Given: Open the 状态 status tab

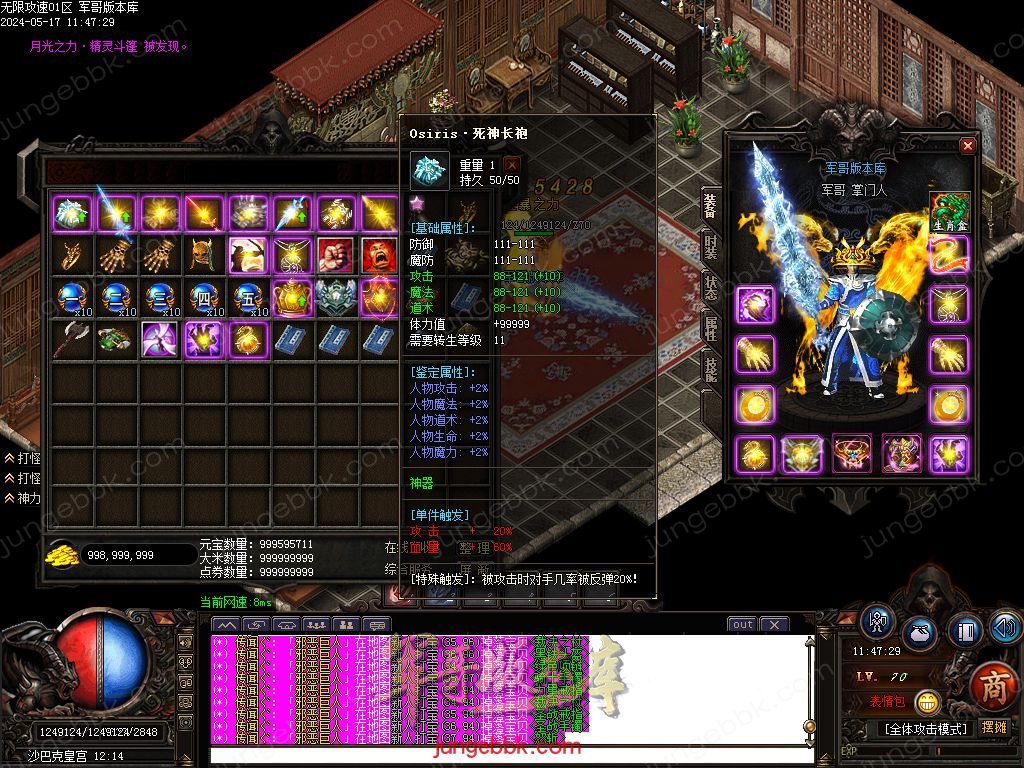Looking at the screenshot, I should tap(710, 285).
